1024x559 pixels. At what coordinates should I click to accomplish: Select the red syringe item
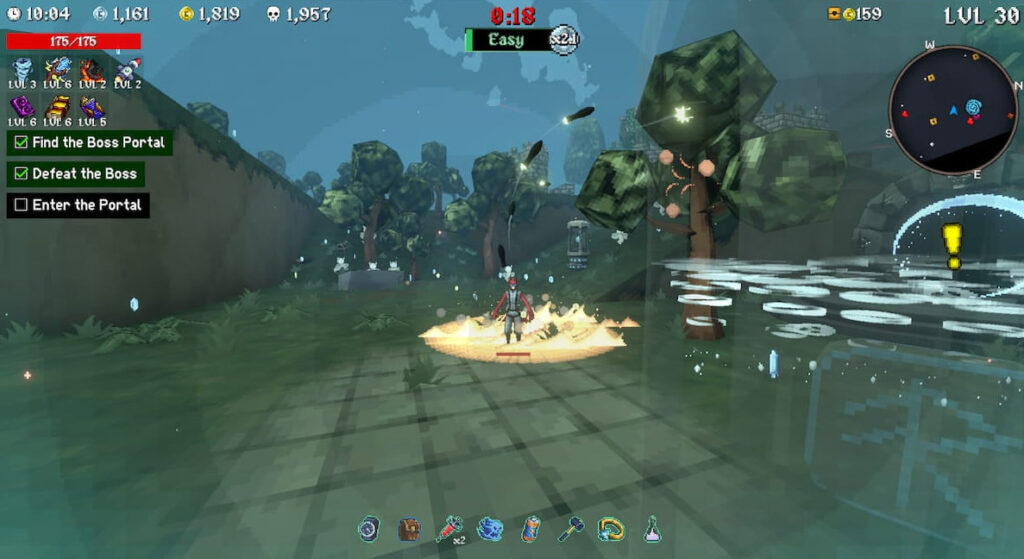[447, 529]
